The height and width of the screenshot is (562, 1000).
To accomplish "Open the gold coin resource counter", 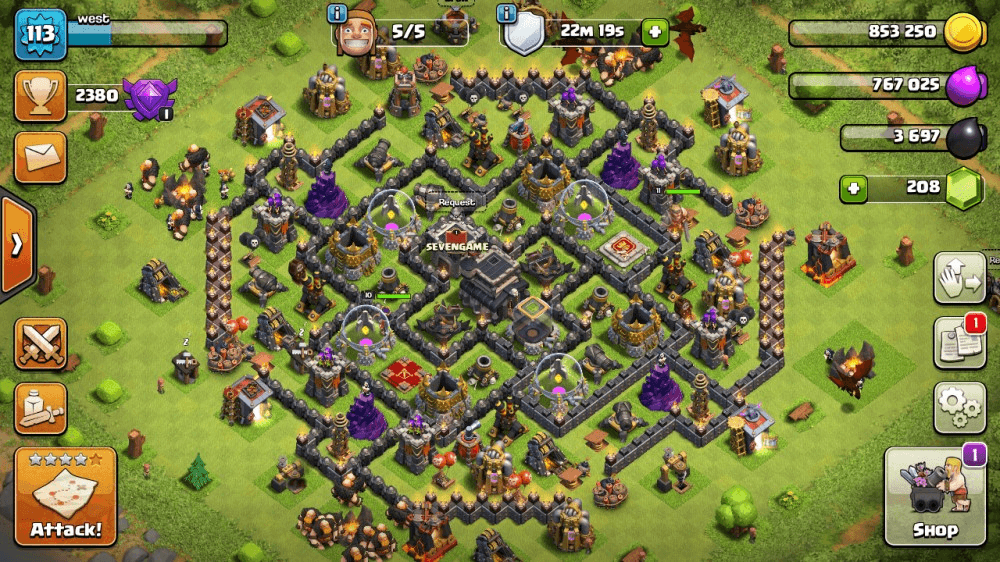I will tap(880, 32).
